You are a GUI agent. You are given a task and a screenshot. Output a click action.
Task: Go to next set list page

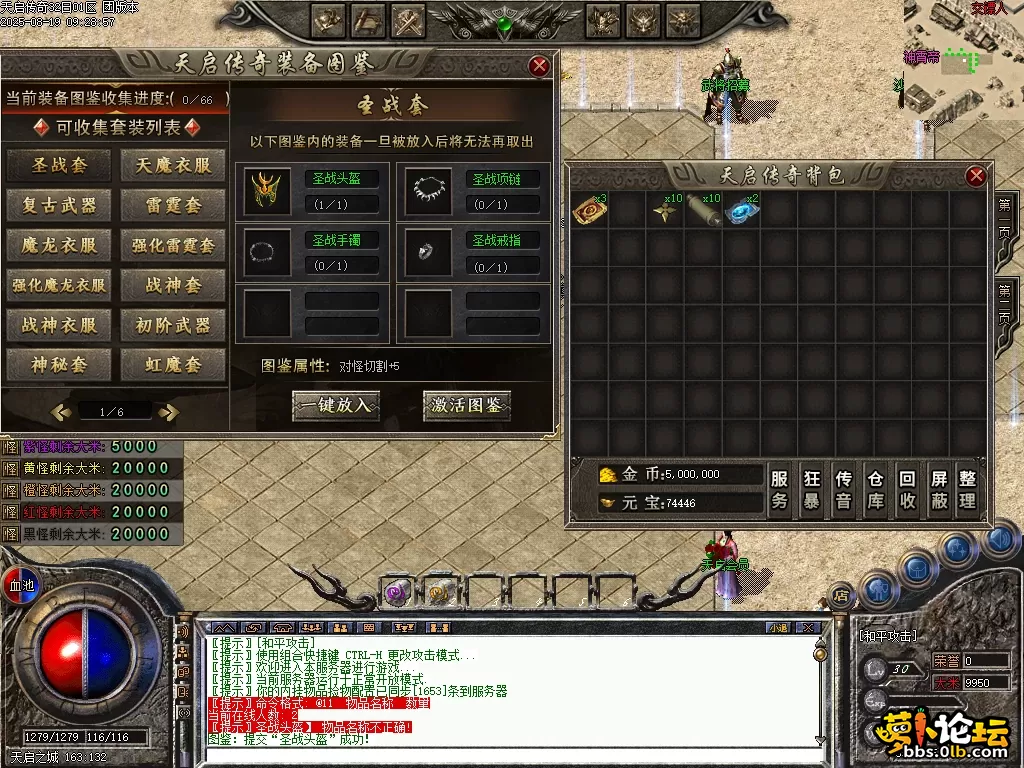pos(169,411)
